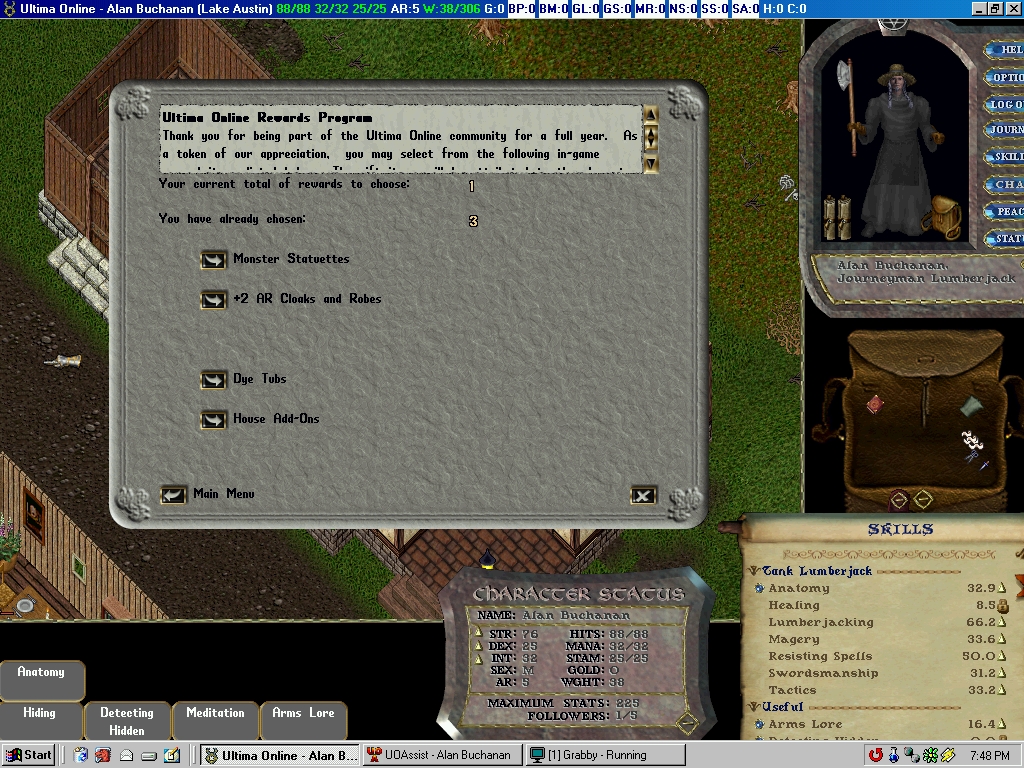Open the Journal from the paperdoll
Viewport: 1024px width, 768px height.
(1004, 130)
